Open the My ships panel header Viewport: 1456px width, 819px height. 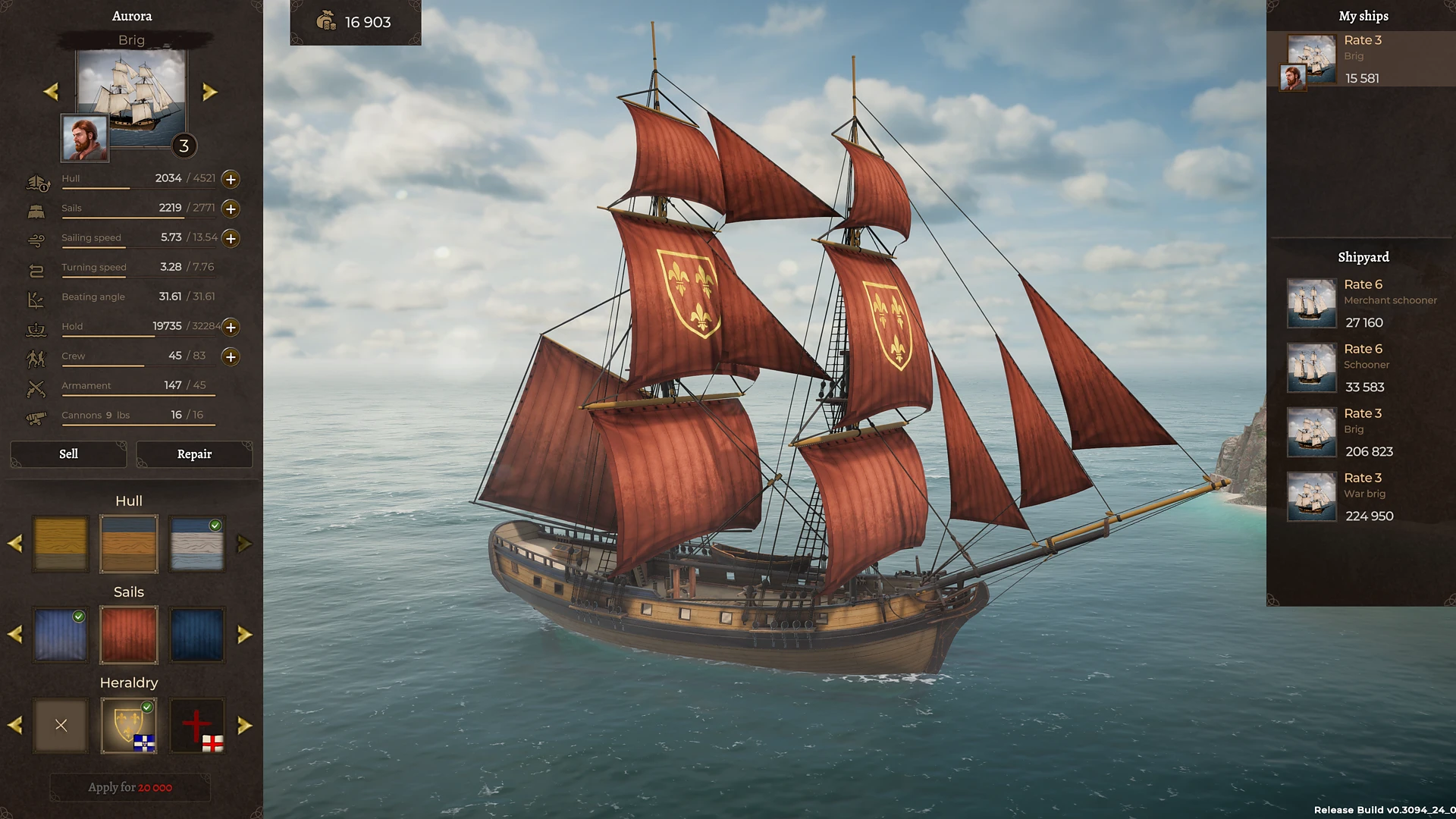pos(1363,16)
